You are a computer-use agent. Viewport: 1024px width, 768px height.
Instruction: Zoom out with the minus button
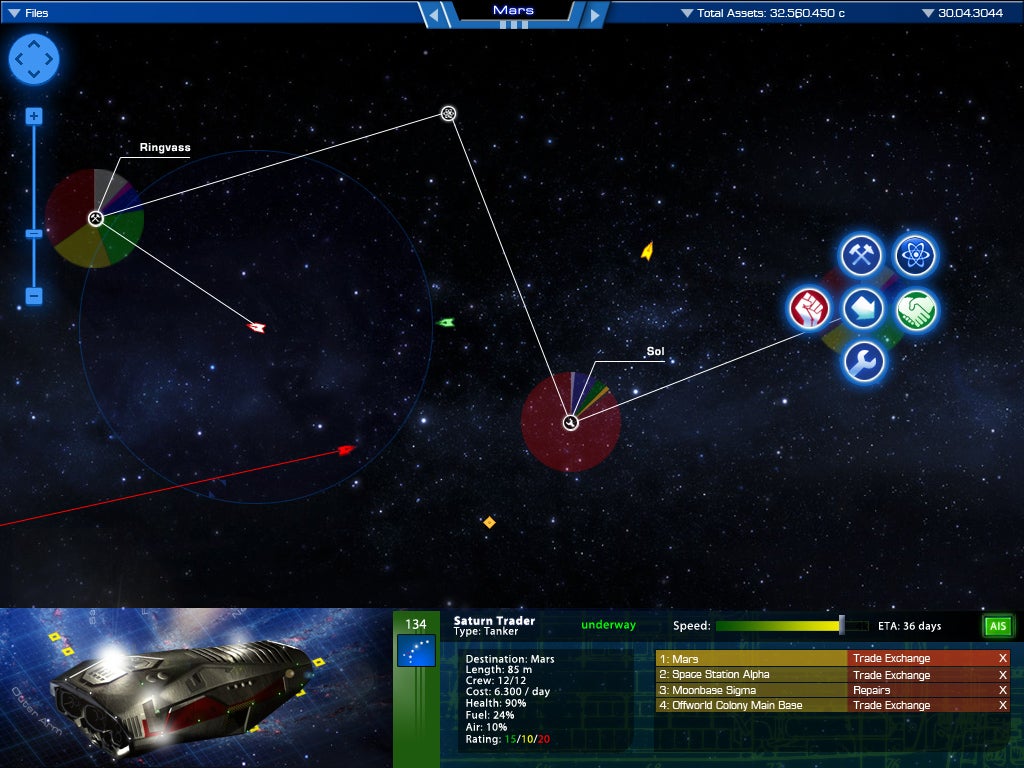pyautogui.click(x=34, y=296)
